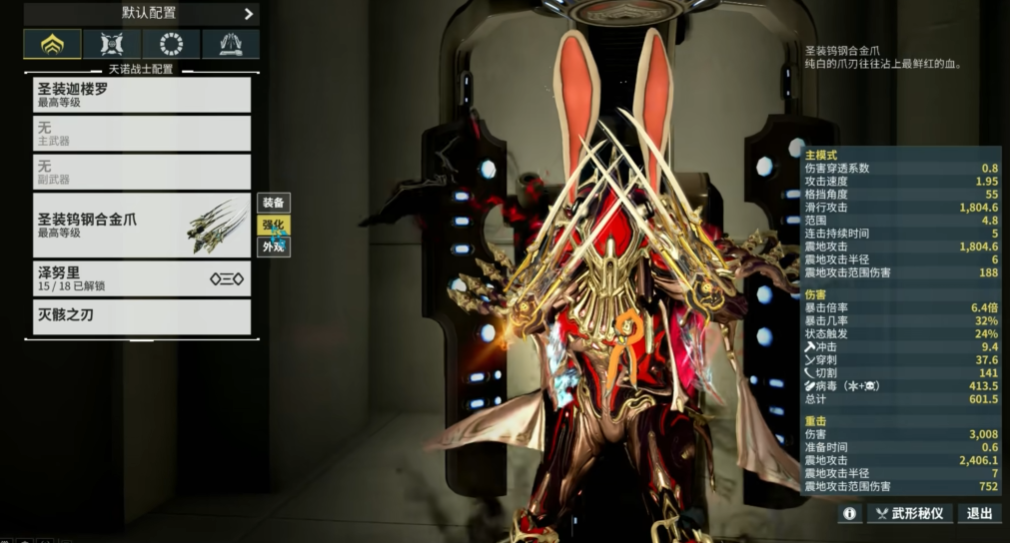Select the 圣装钨钢合金爪 melee weapon slot

pos(141,226)
